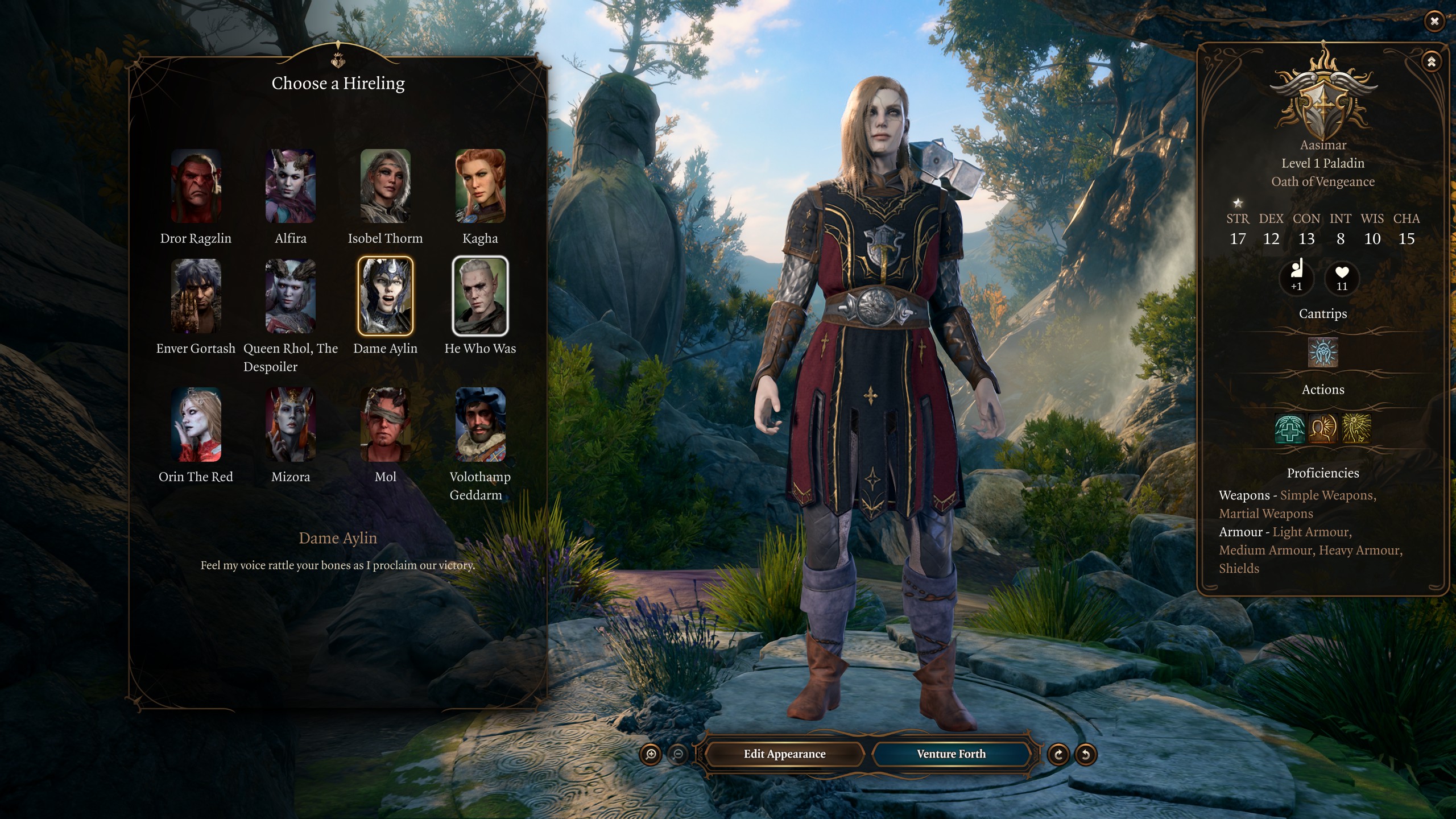Inspect the Lay on Hands action icon
Screen dimensions: 1456x819
tap(1289, 428)
